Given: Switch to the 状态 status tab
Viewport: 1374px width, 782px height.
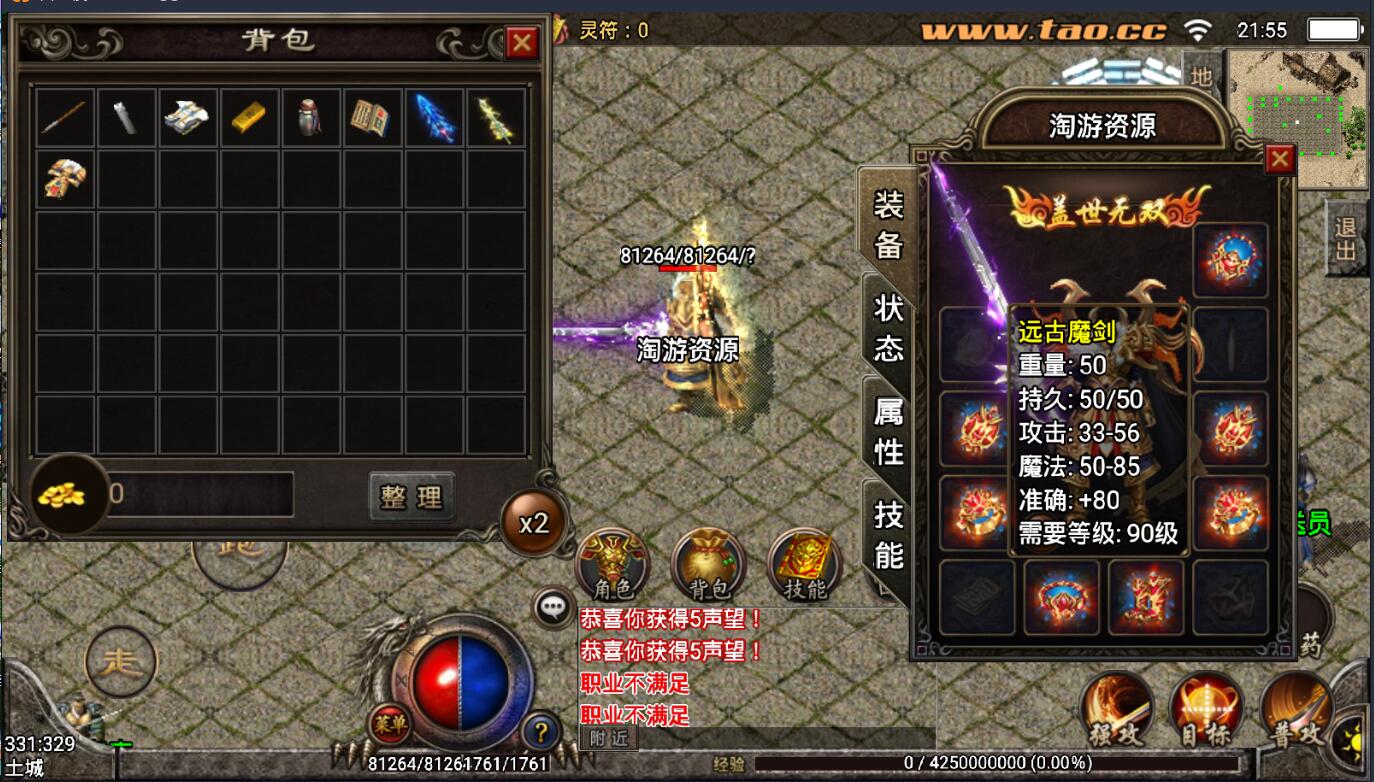Looking at the screenshot, I should tap(888, 327).
